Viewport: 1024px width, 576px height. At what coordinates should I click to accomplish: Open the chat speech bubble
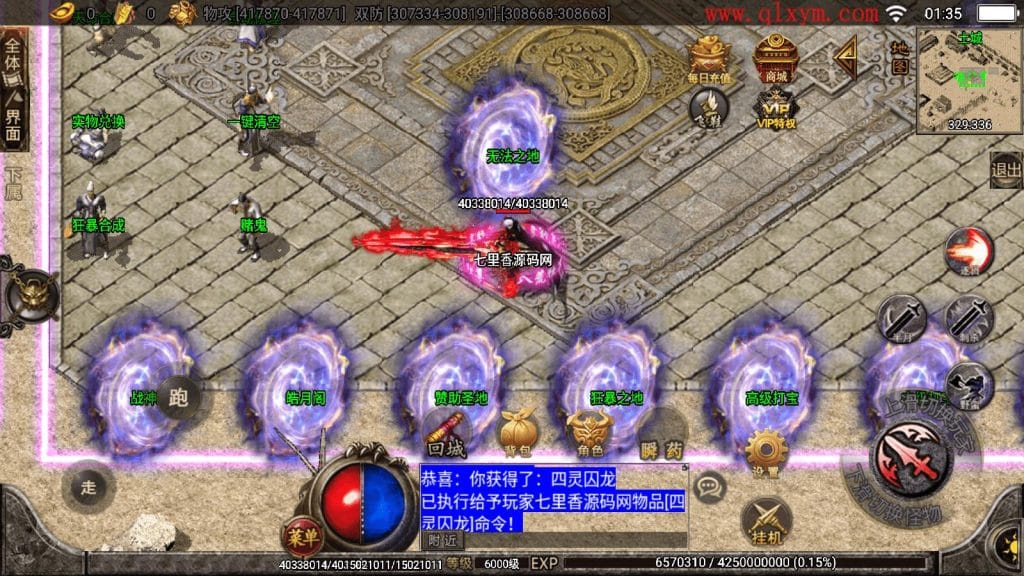(x=708, y=485)
